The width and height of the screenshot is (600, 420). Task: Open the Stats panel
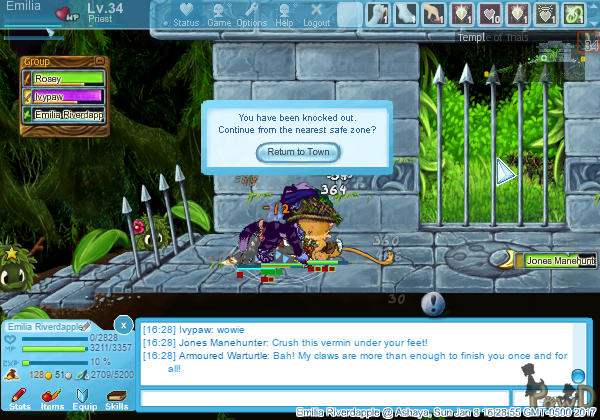[x=18, y=398]
